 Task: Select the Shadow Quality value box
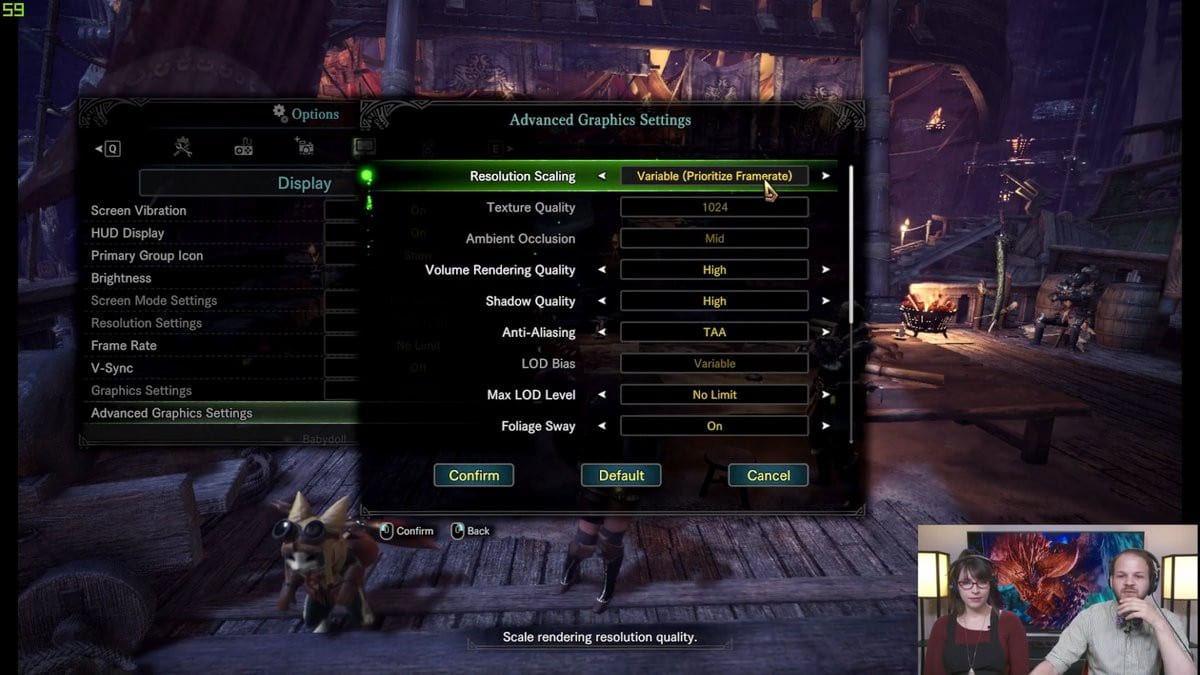click(x=714, y=301)
